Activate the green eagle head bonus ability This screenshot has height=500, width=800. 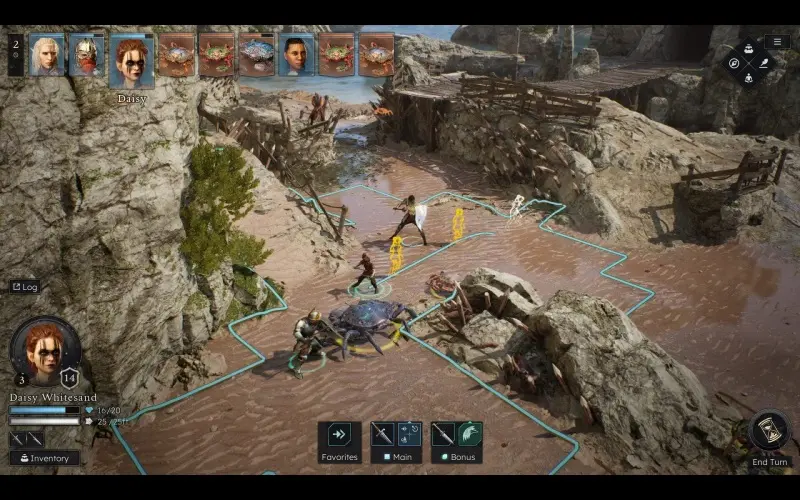[469, 433]
